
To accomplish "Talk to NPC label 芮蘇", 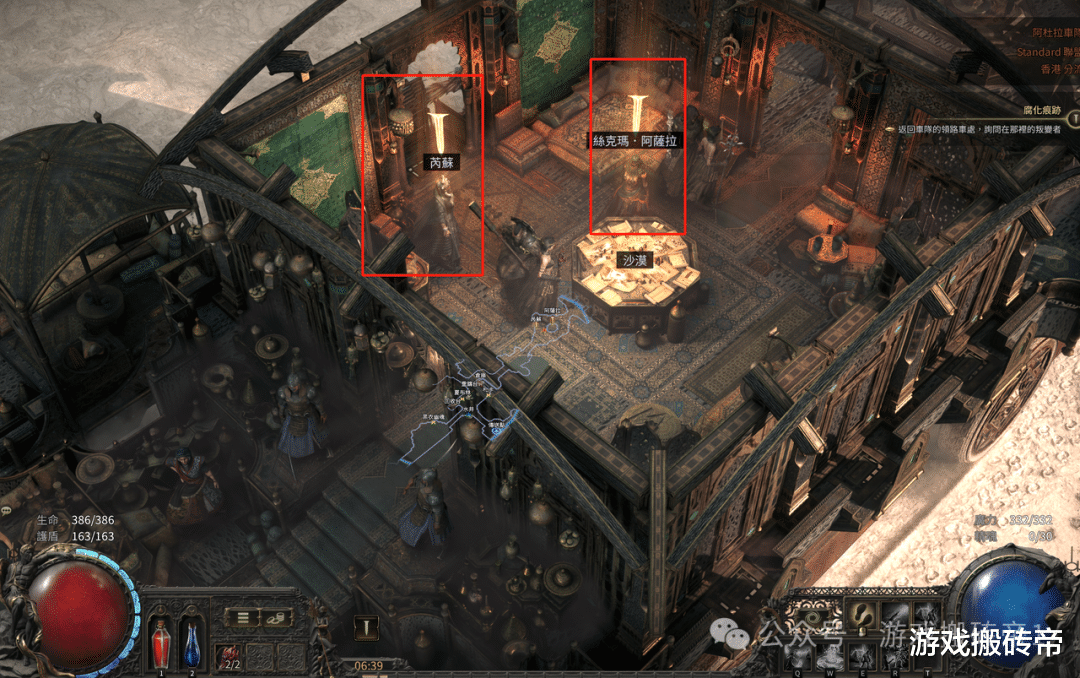I will coord(441,161).
